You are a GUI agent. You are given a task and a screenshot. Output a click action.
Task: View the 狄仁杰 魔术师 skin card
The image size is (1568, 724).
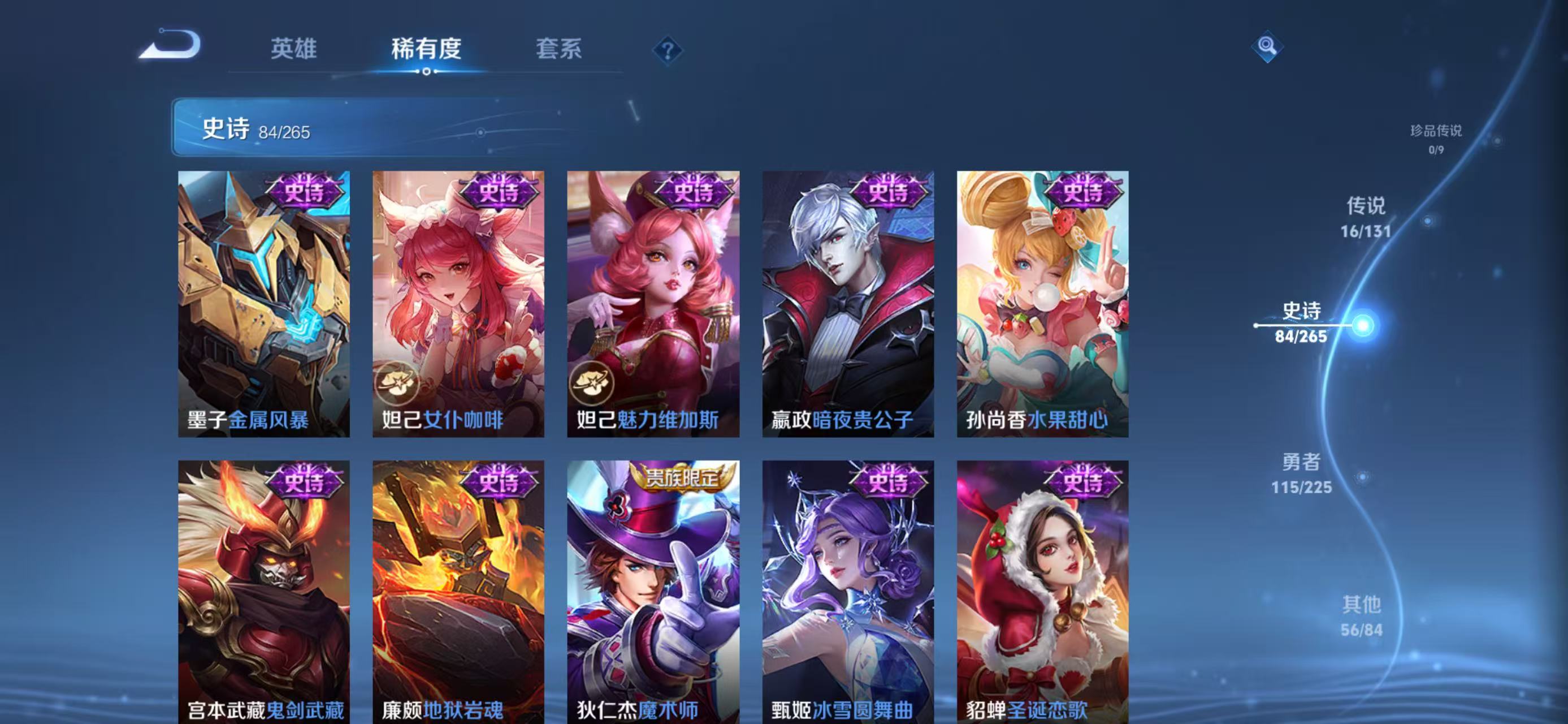653,591
